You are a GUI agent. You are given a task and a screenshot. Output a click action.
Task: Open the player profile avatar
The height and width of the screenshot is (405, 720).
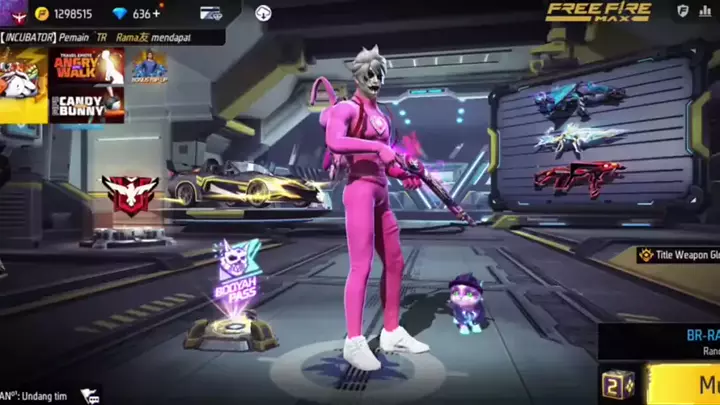tap(12, 12)
